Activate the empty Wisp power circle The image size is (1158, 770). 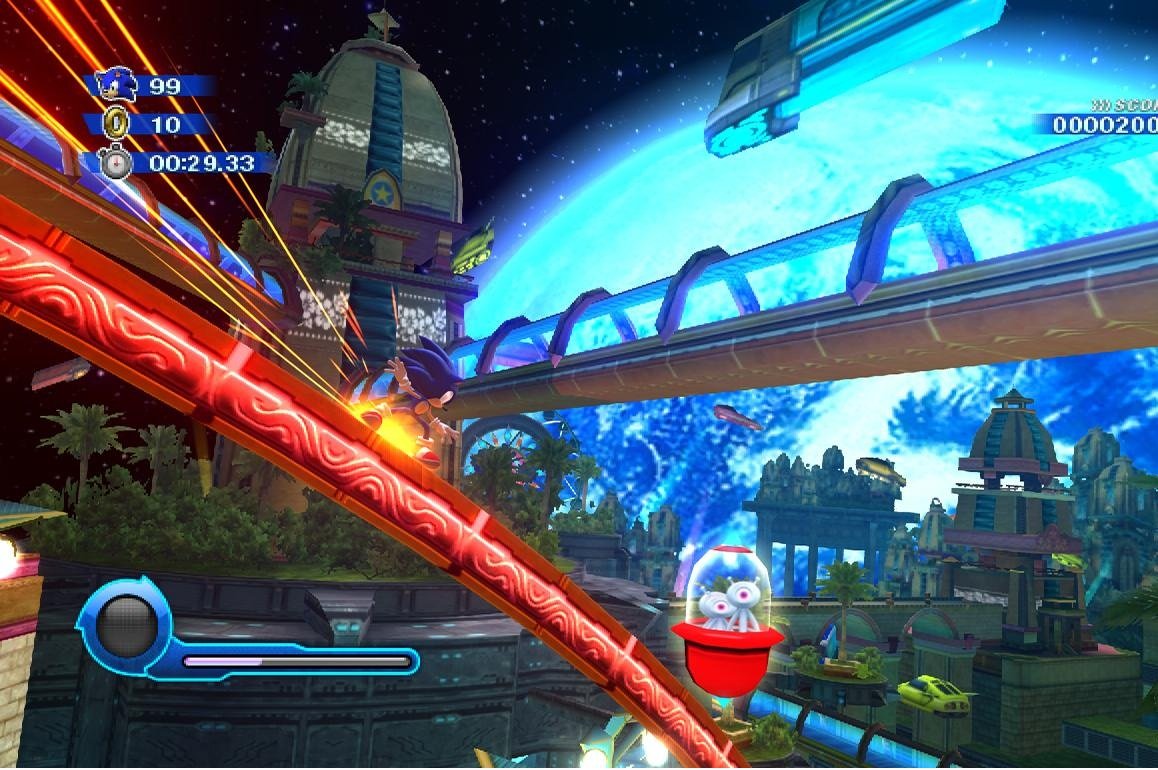(127, 625)
